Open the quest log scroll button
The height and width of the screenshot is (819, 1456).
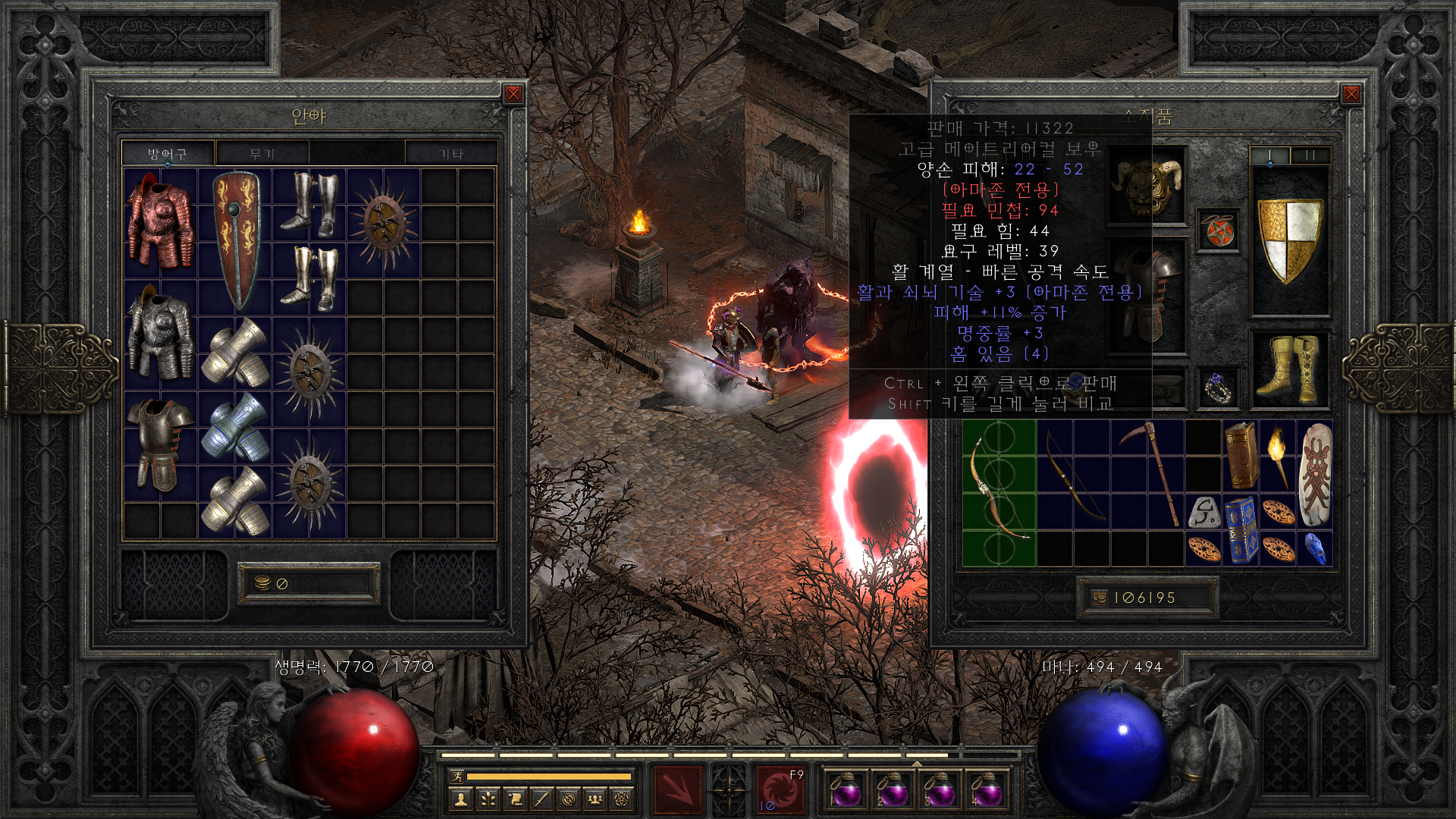(x=514, y=799)
